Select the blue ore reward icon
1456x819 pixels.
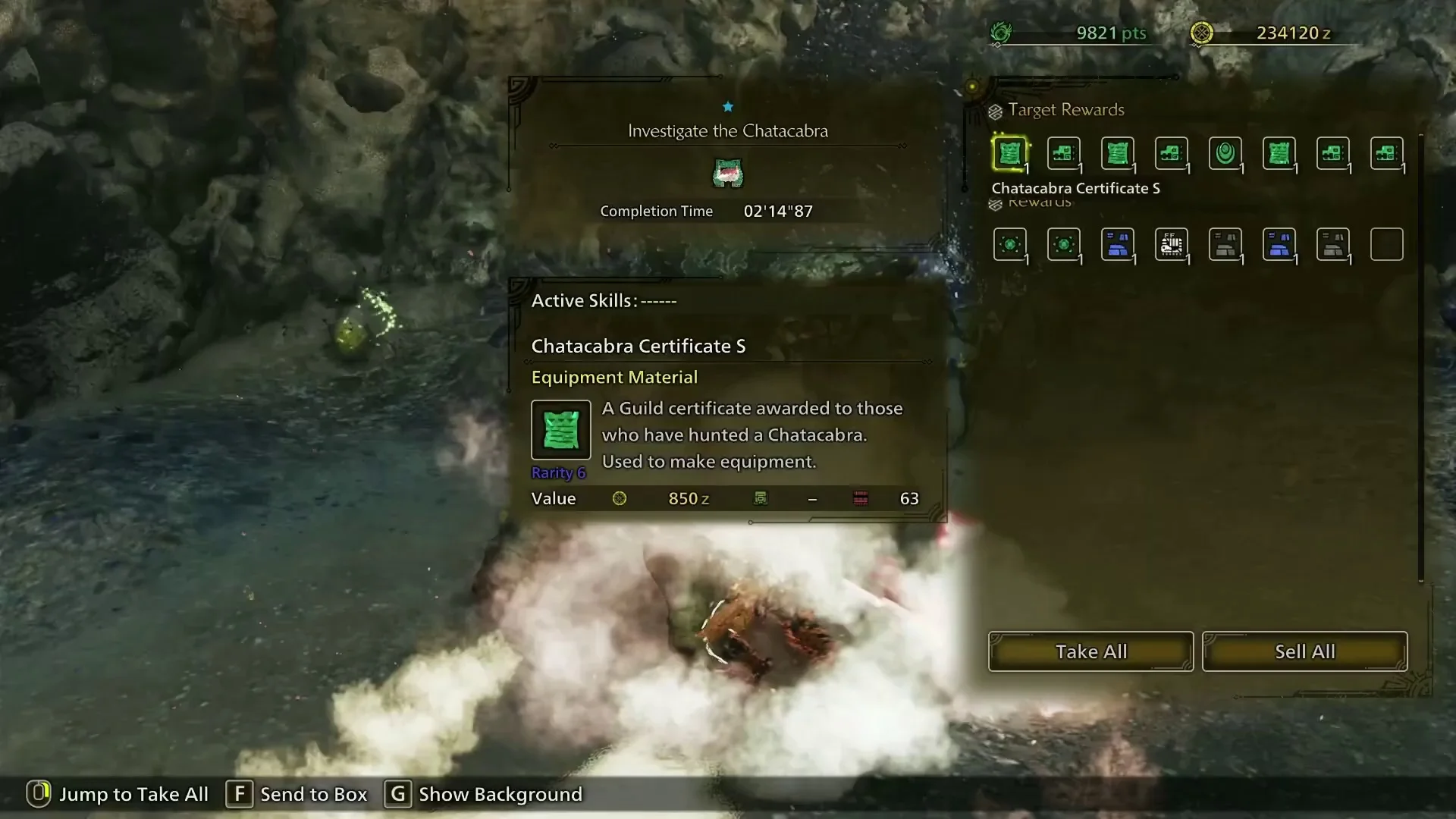pos(1117,244)
